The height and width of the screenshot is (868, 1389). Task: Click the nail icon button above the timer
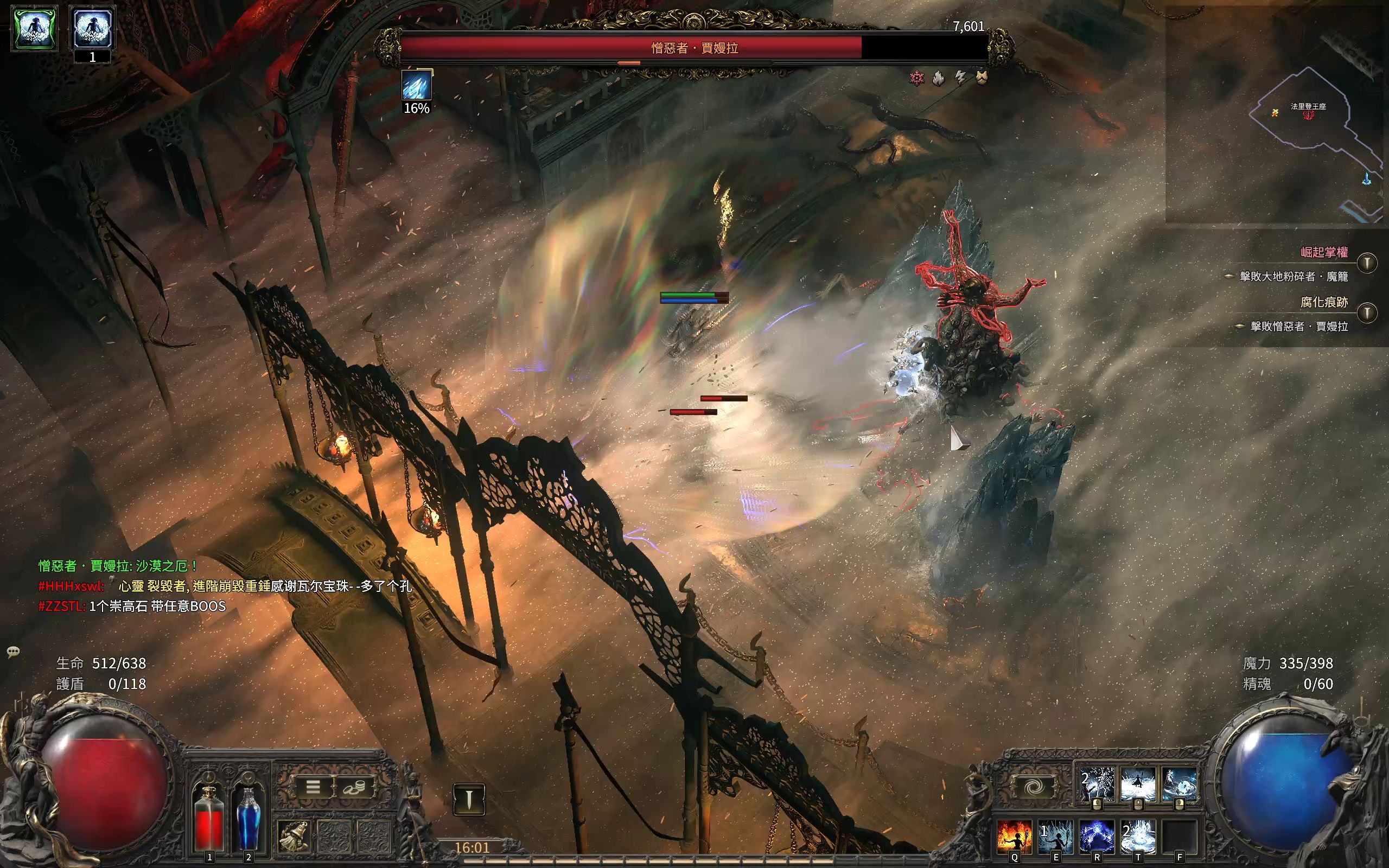[x=468, y=799]
